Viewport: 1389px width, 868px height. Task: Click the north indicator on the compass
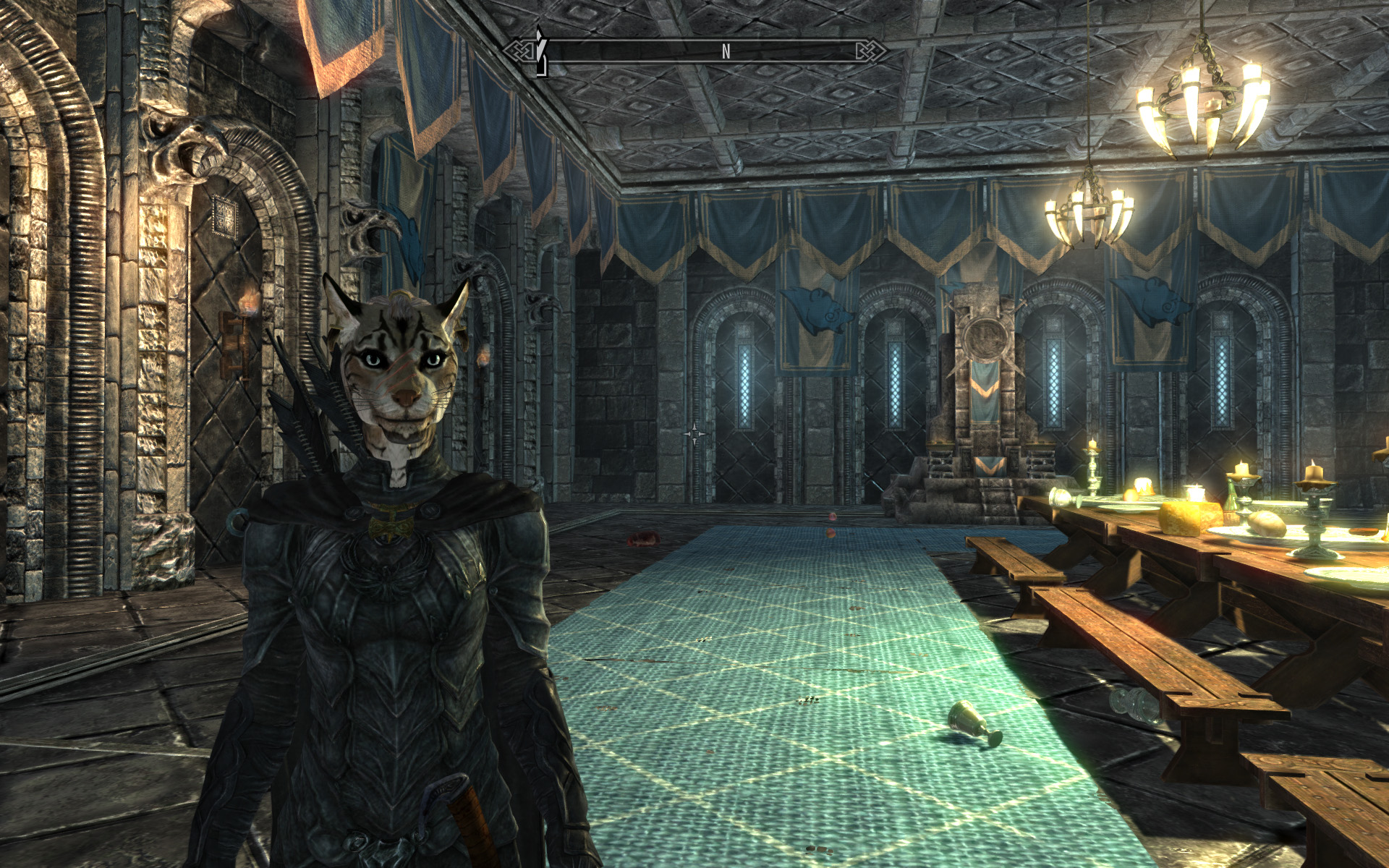tap(726, 51)
